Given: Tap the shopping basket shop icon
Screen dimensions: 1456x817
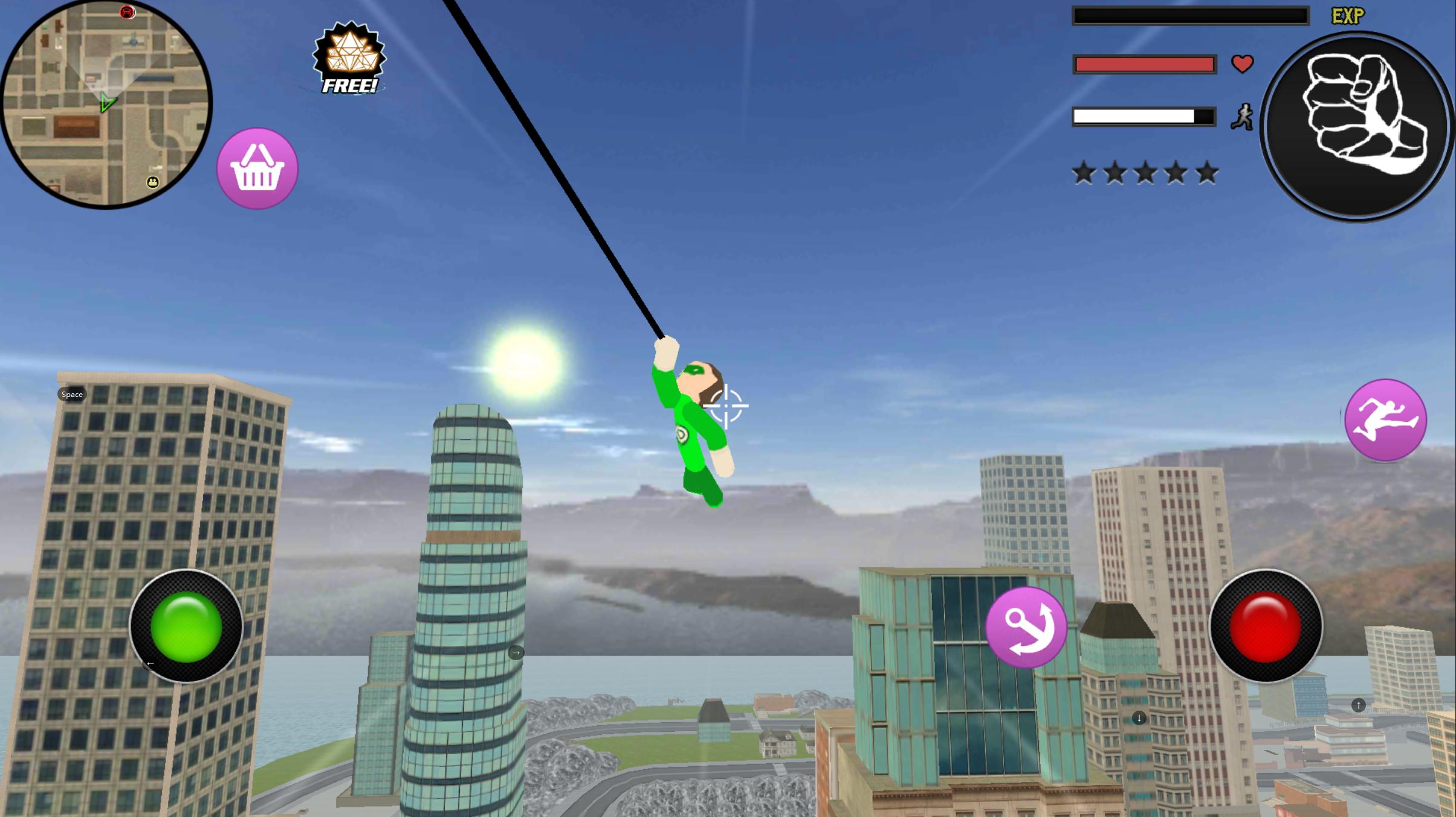Looking at the screenshot, I should [x=256, y=169].
